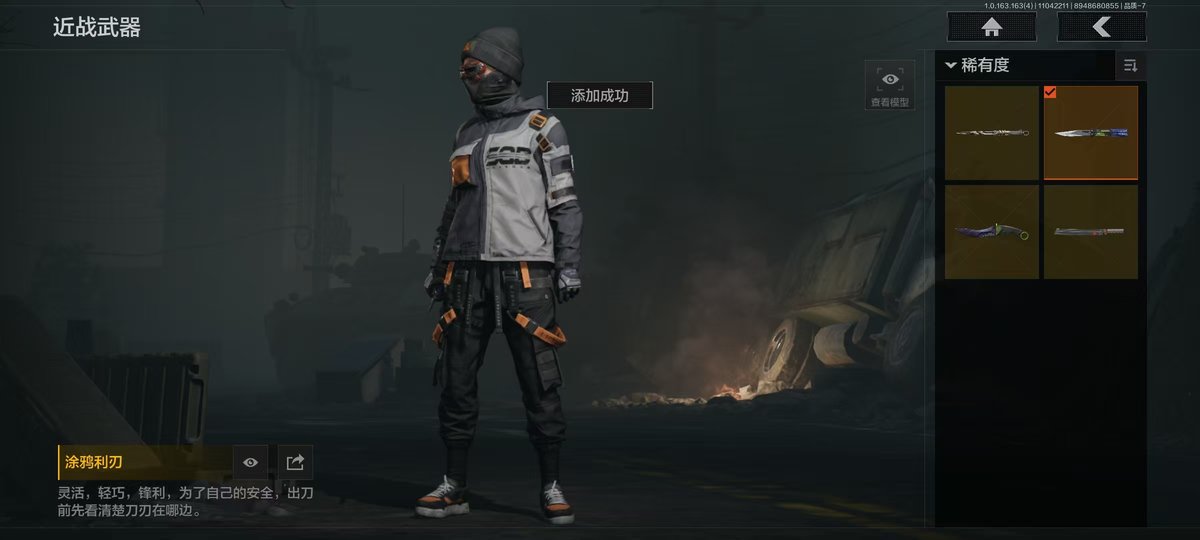1200x540 pixels.
Task: Preview 涂鸦利刃 with the eye icon
Action: tap(250, 462)
